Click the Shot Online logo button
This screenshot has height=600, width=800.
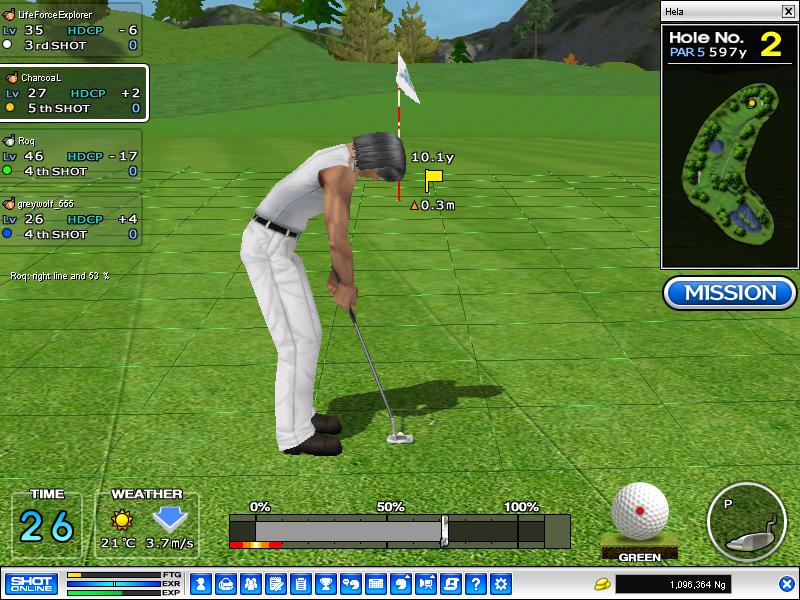click(31, 583)
